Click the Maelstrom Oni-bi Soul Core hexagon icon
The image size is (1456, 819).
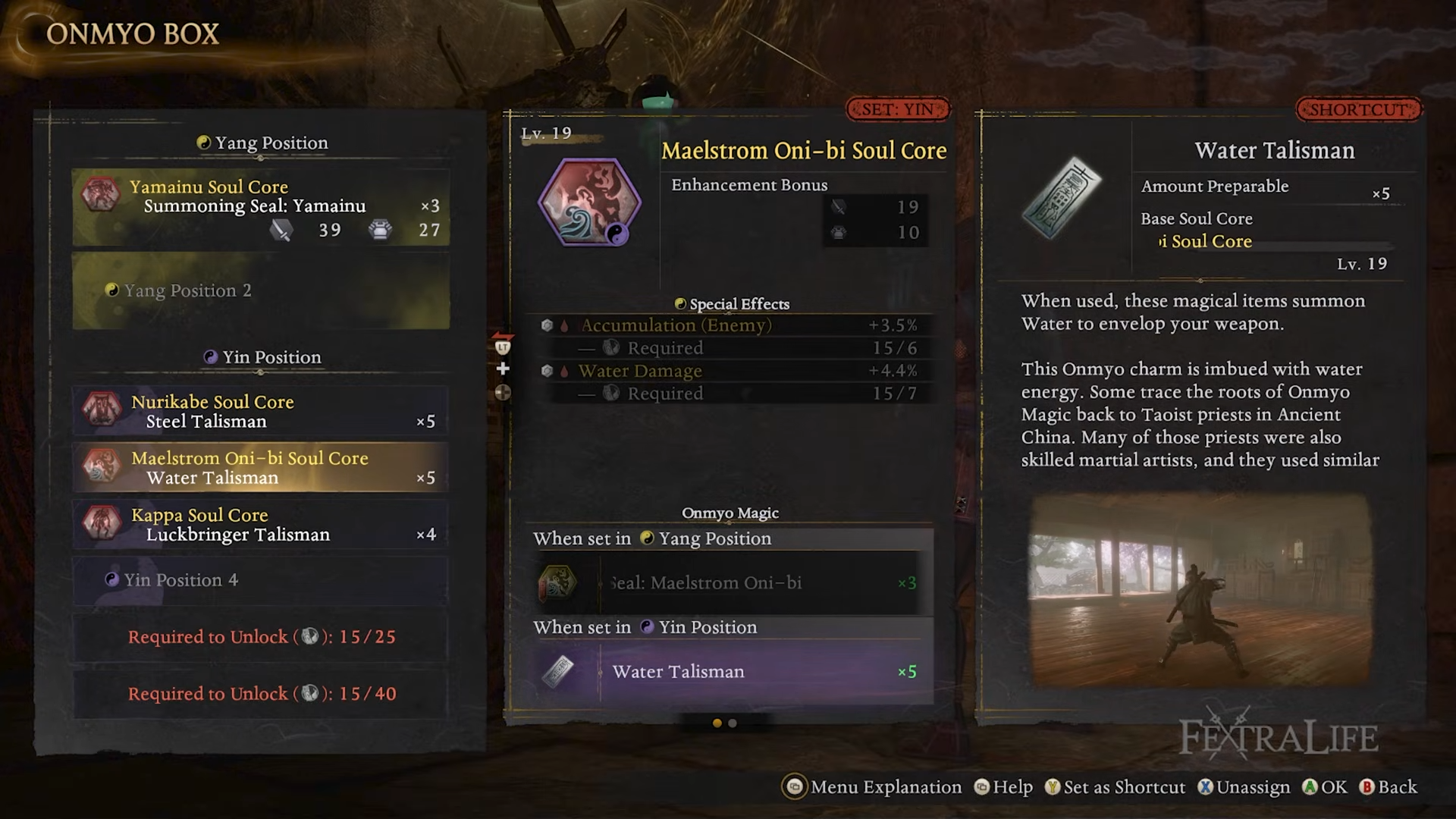pyautogui.click(x=589, y=202)
